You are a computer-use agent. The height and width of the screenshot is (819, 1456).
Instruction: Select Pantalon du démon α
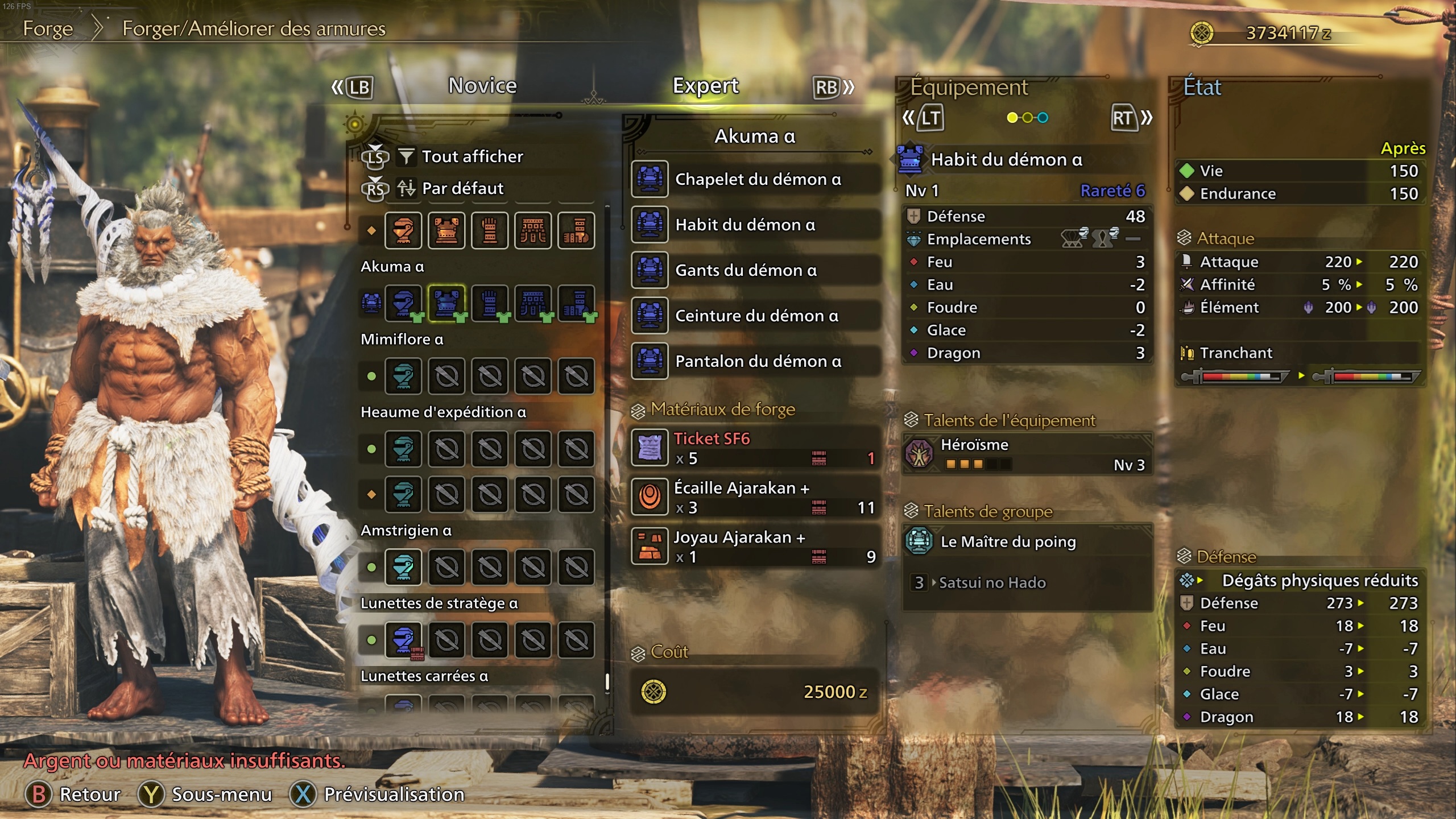tap(756, 361)
